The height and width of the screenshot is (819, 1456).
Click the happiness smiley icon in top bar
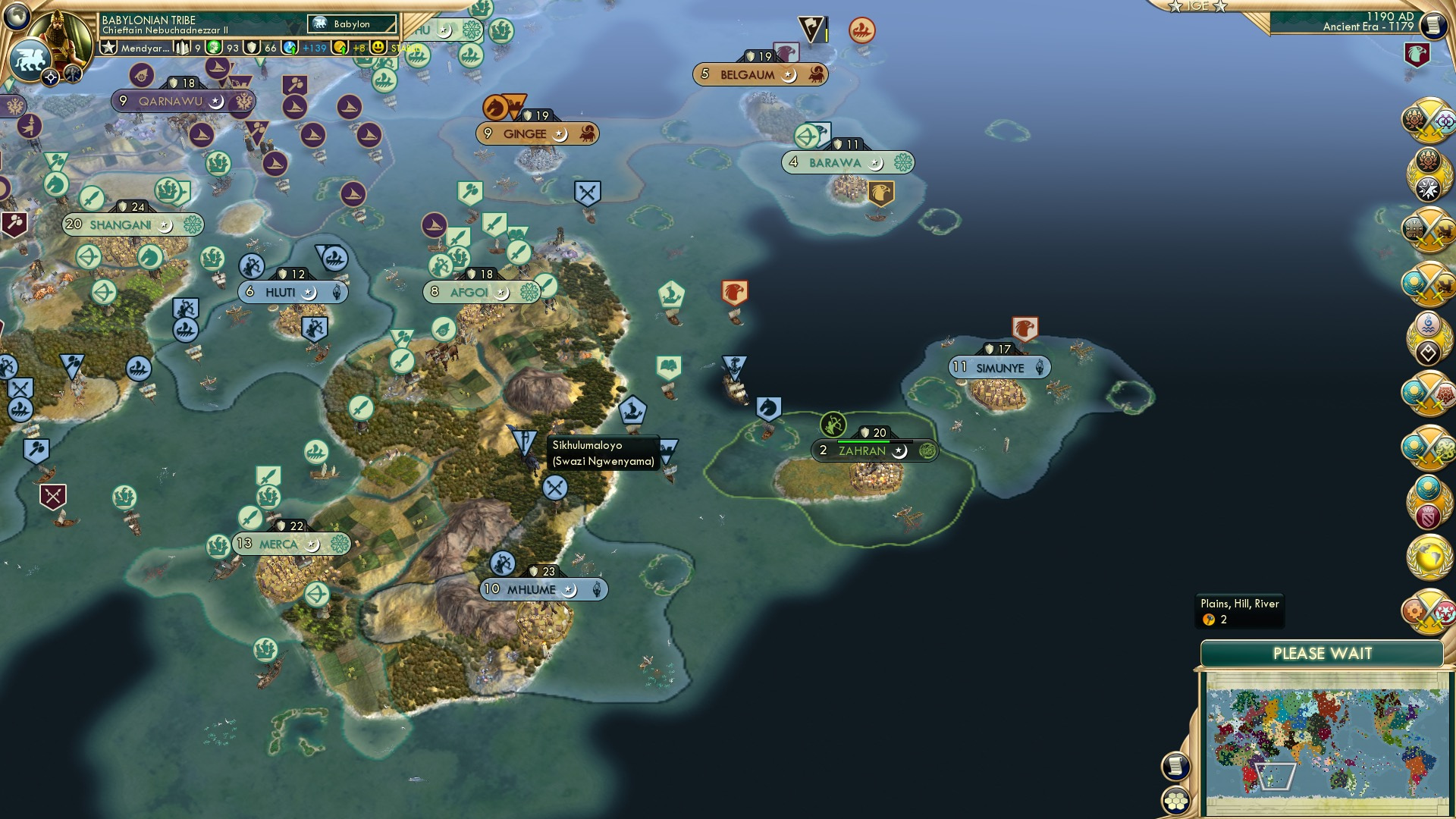pos(377,47)
